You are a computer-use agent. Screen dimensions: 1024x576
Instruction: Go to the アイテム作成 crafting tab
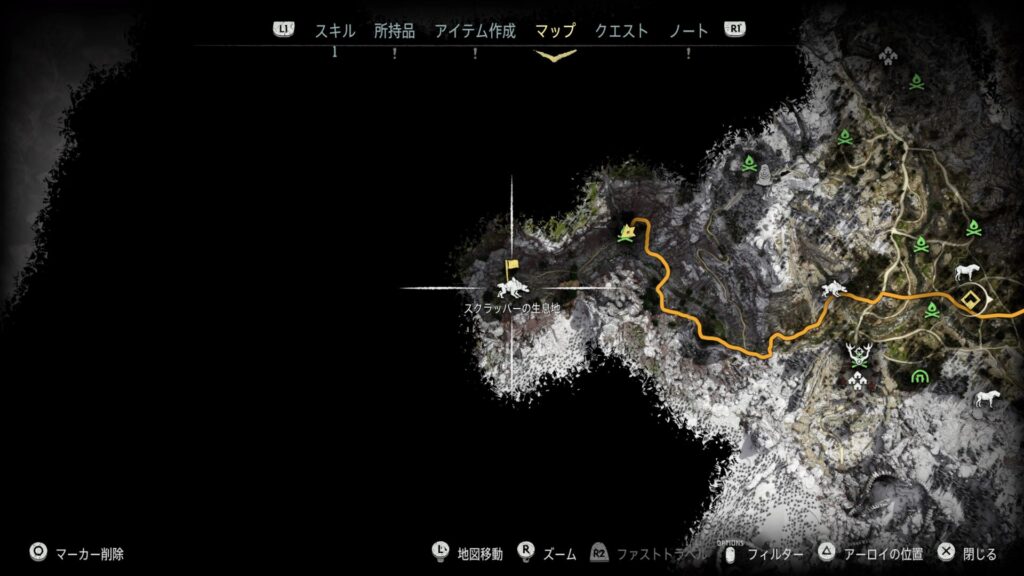click(x=475, y=31)
